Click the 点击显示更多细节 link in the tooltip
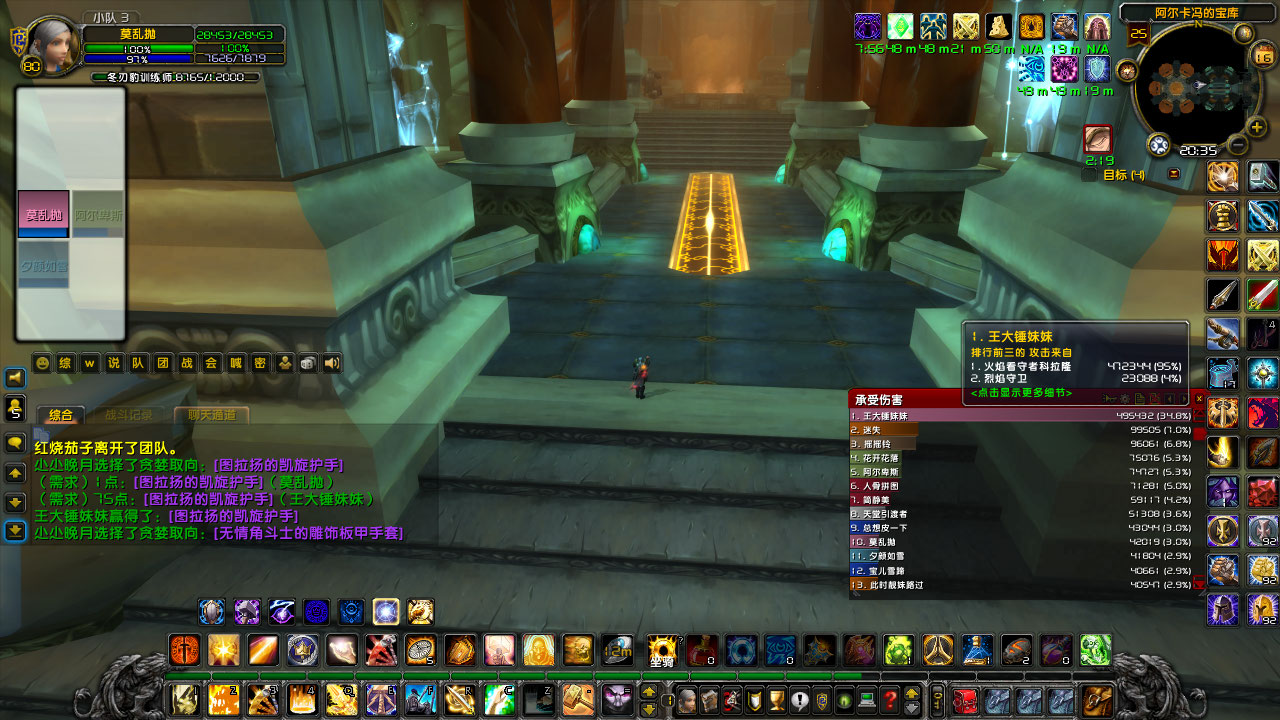Image resolution: width=1280 pixels, height=720 pixels. tap(1020, 393)
